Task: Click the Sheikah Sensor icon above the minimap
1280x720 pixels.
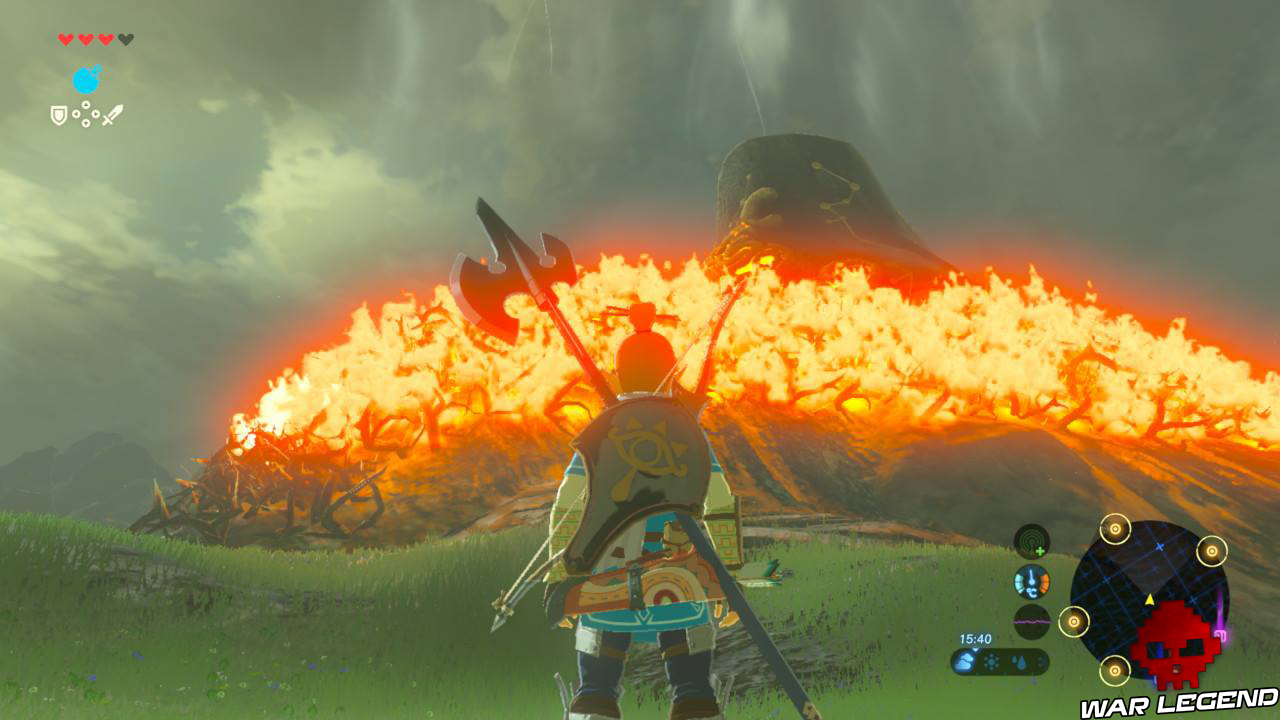Action: click(1031, 540)
